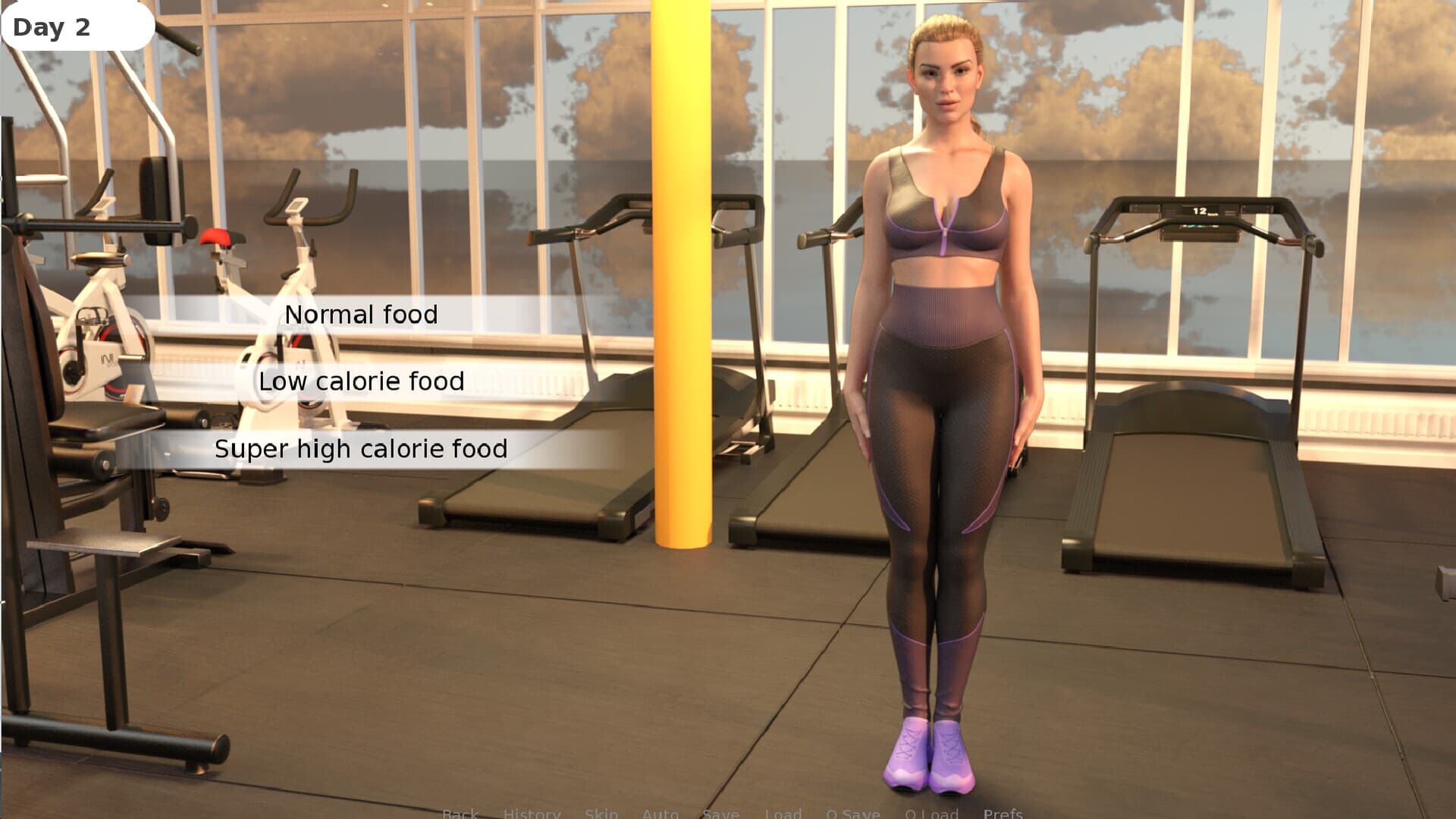Open the History log
1456x819 pixels.
tap(532, 814)
